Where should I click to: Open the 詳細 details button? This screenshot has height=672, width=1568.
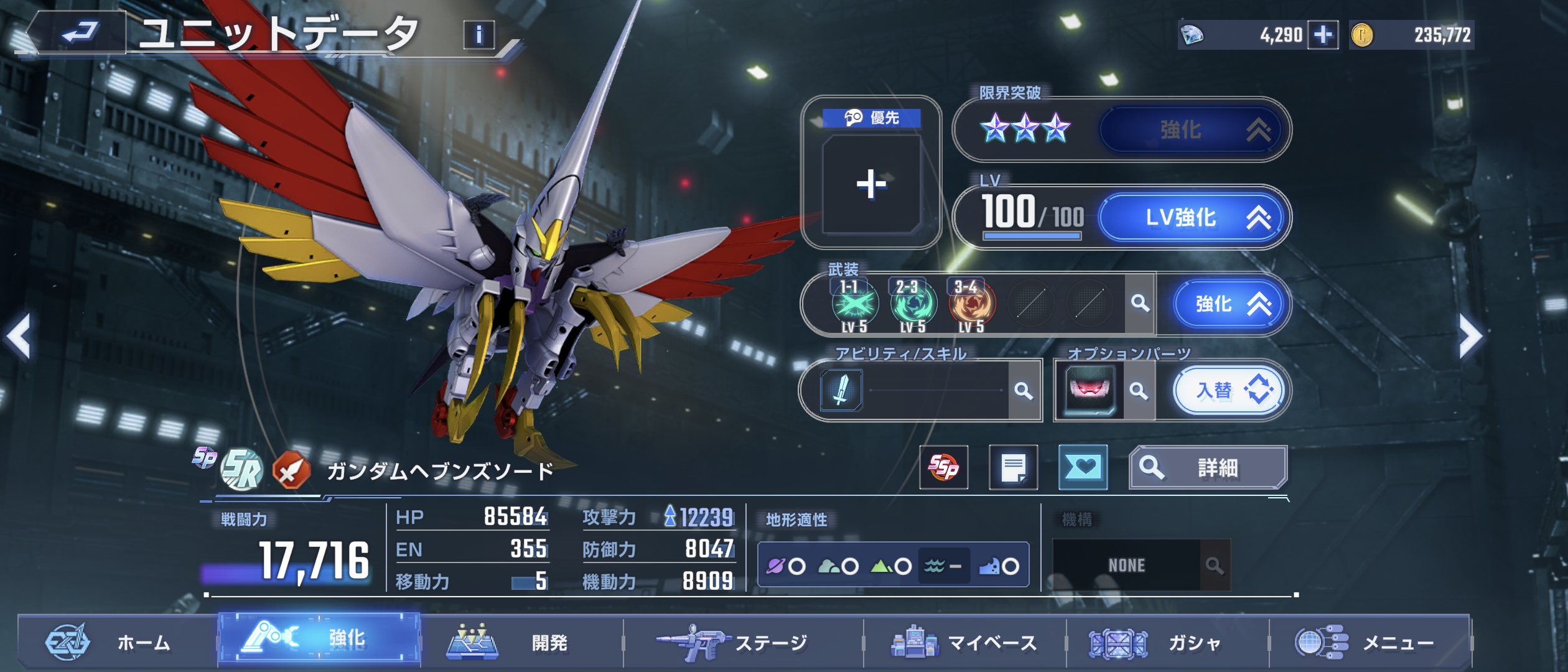click(1207, 468)
